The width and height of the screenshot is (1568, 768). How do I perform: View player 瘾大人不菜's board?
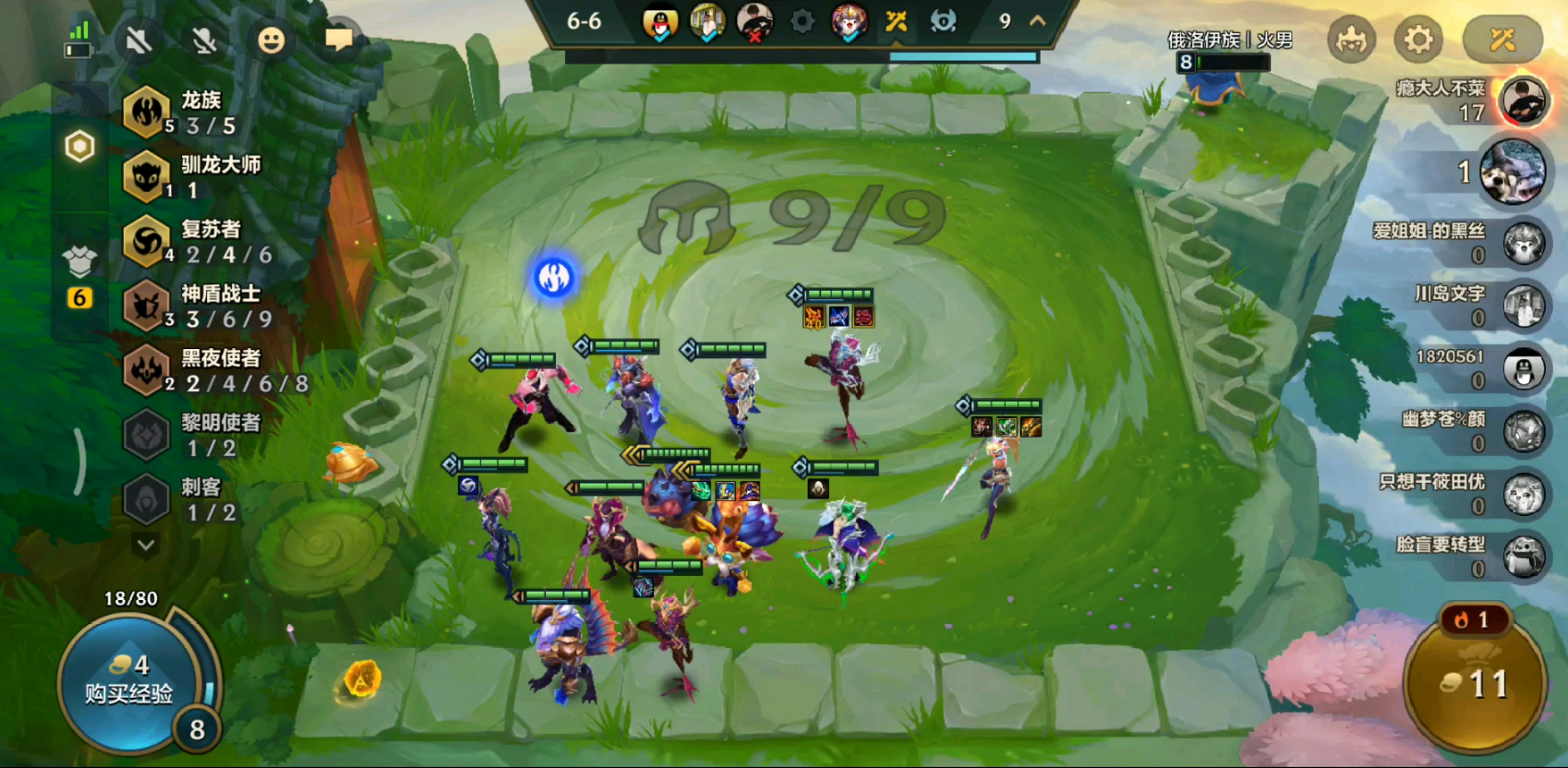(x=1522, y=100)
